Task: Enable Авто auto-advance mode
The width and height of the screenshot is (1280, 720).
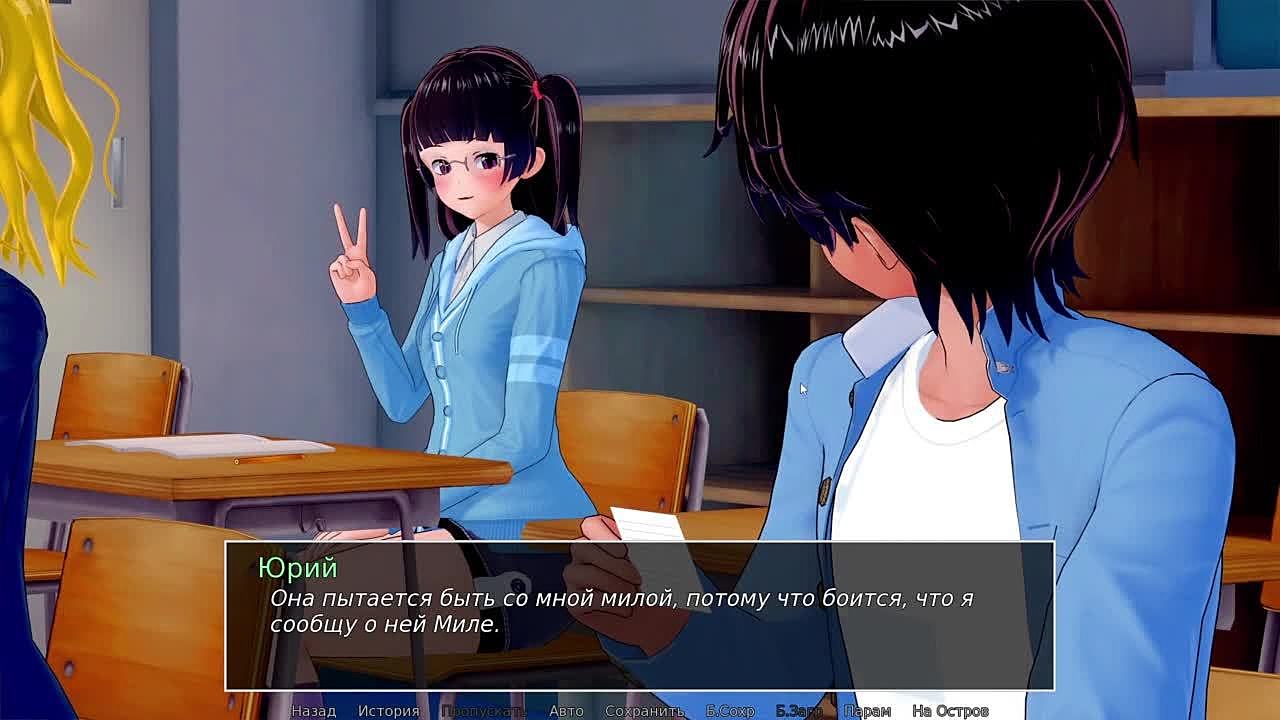Action: 566,711
